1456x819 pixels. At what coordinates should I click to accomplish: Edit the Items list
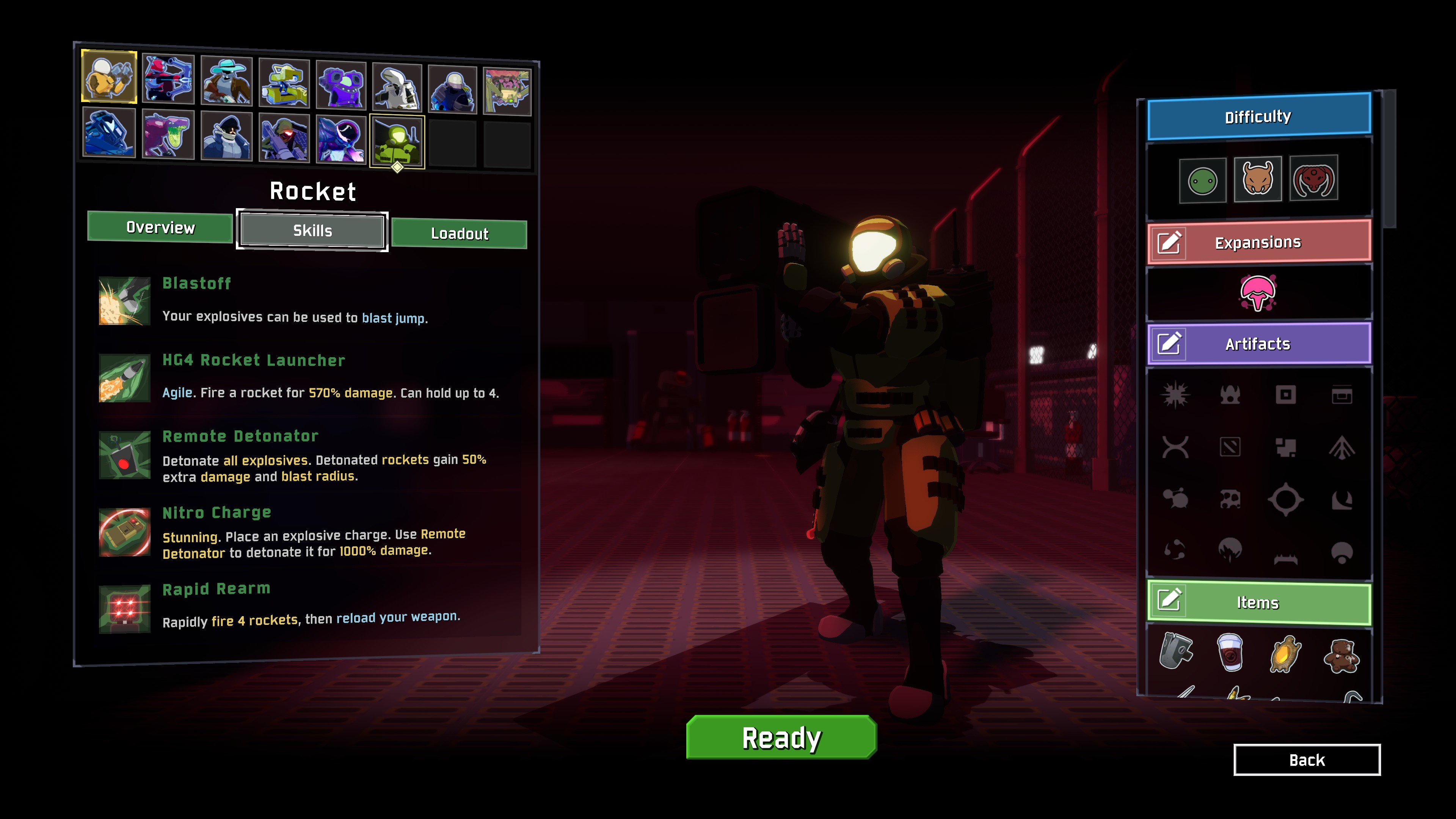(1169, 600)
